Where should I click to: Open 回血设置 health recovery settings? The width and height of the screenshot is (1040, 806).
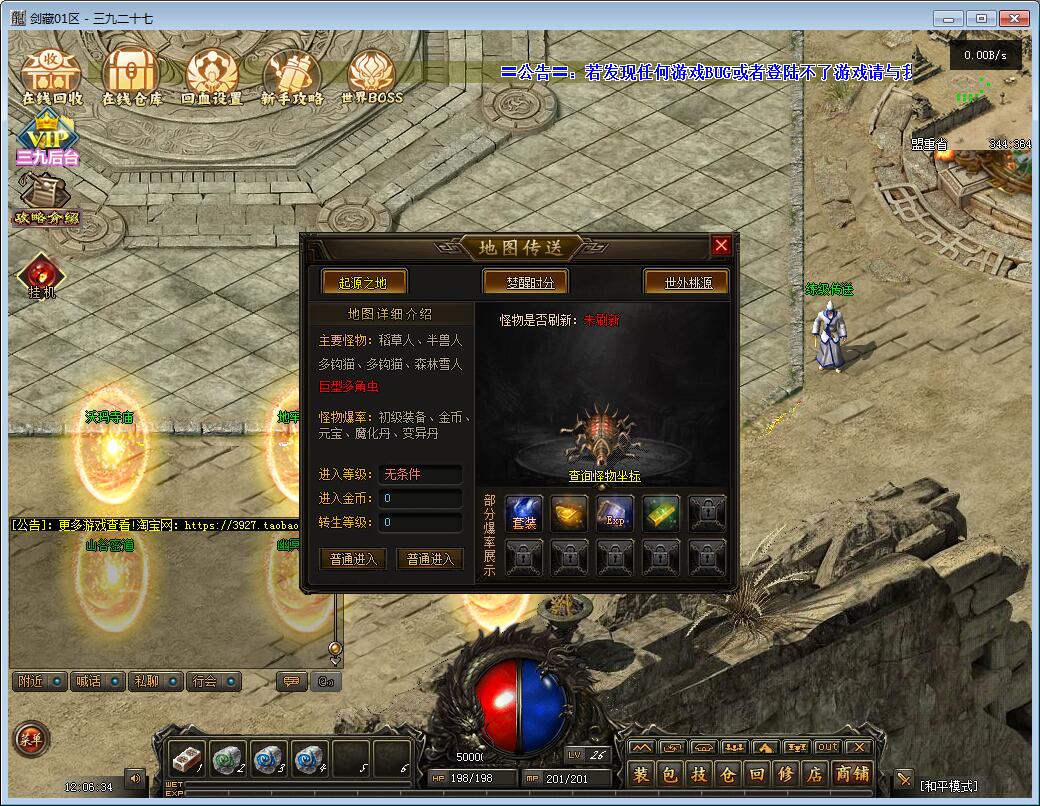211,76
